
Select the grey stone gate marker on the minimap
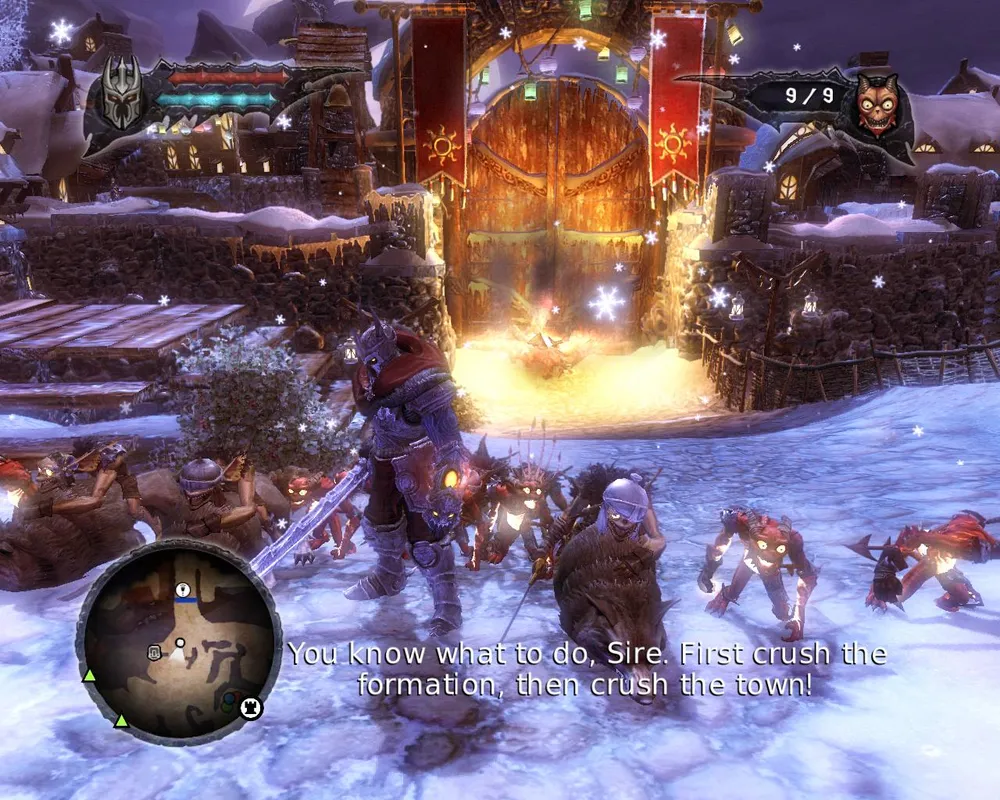tap(155, 653)
